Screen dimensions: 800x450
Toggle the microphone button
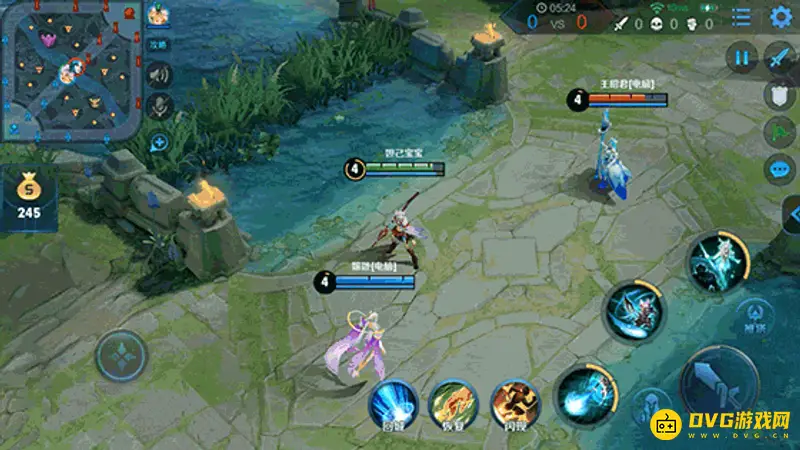pyautogui.click(x=158, y=105)
